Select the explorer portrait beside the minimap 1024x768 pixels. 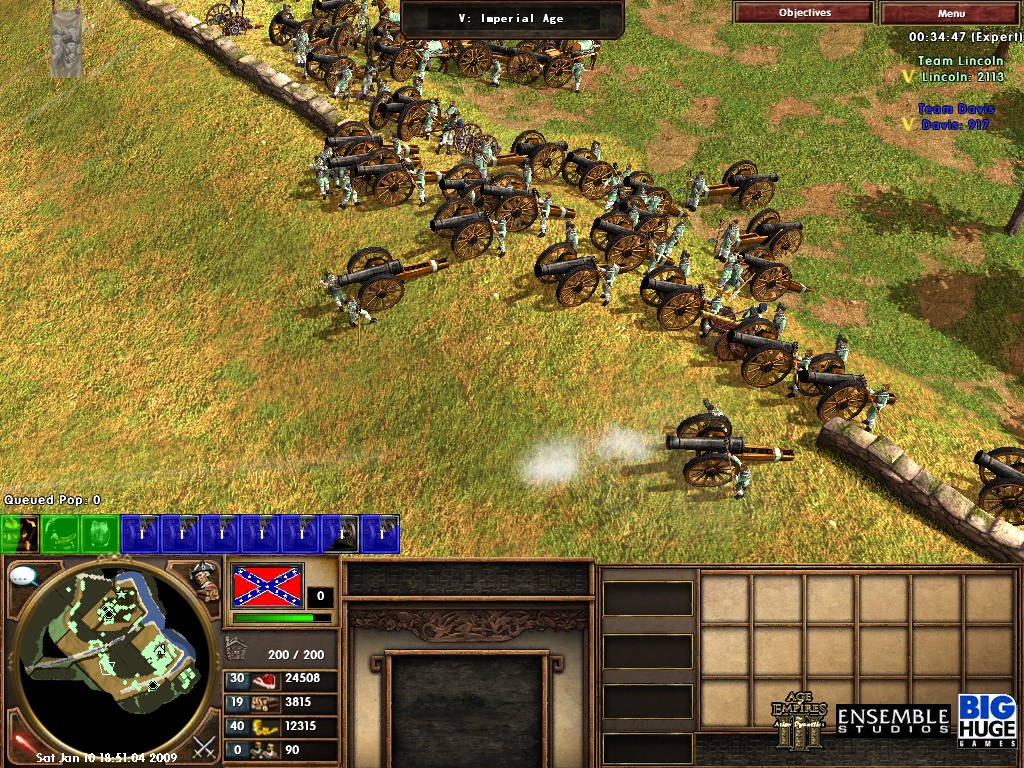tap(205, 581)
